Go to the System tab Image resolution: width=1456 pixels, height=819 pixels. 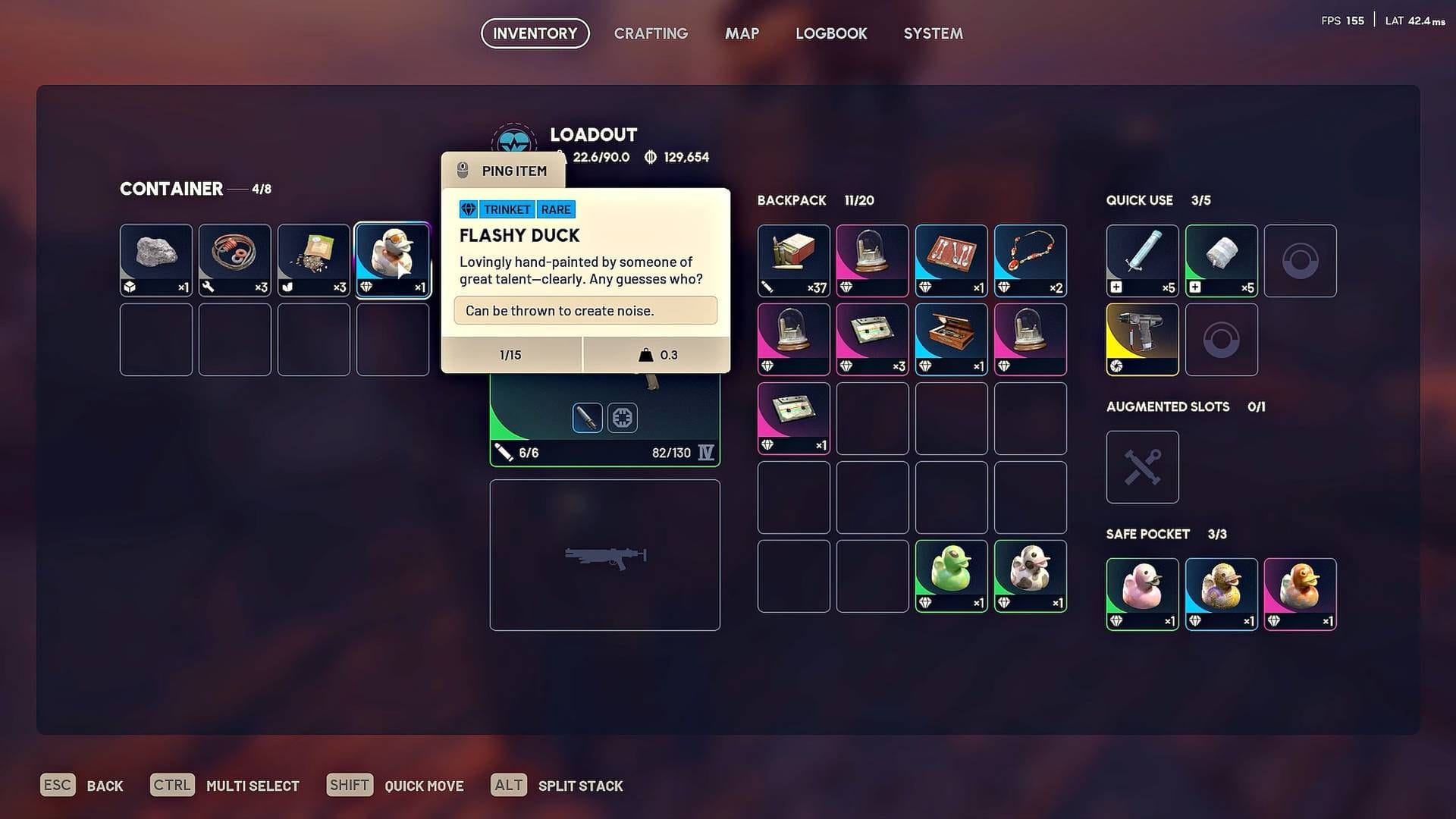(933, 33)
